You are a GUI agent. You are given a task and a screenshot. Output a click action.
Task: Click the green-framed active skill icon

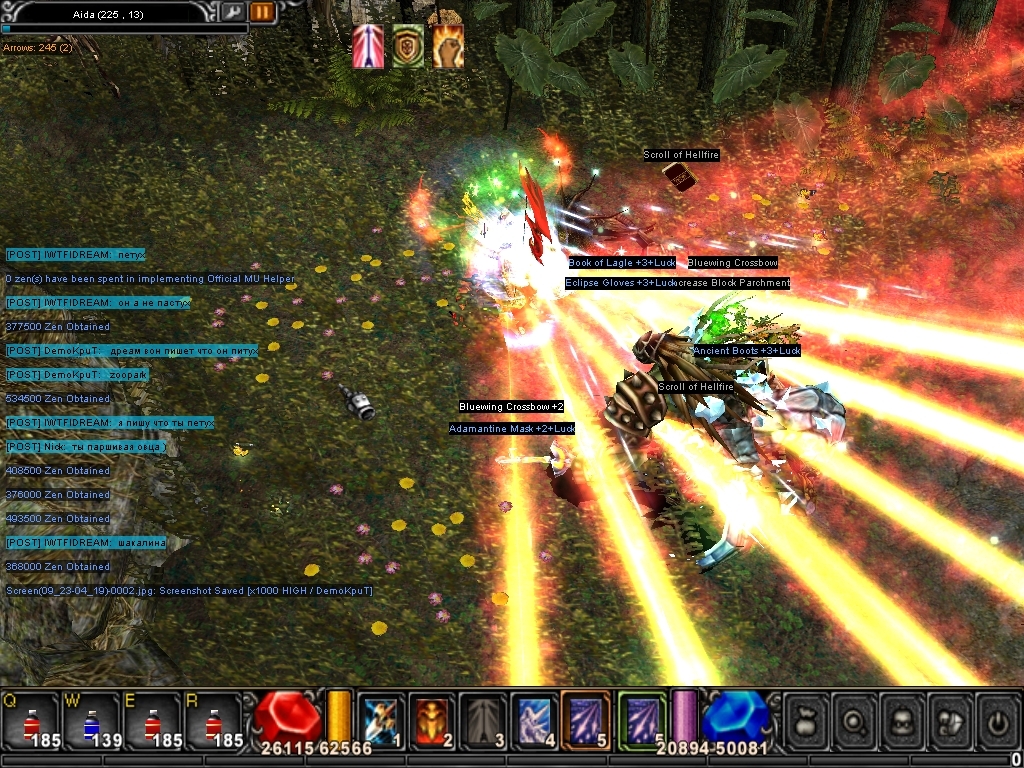click(x=641, y=718)
